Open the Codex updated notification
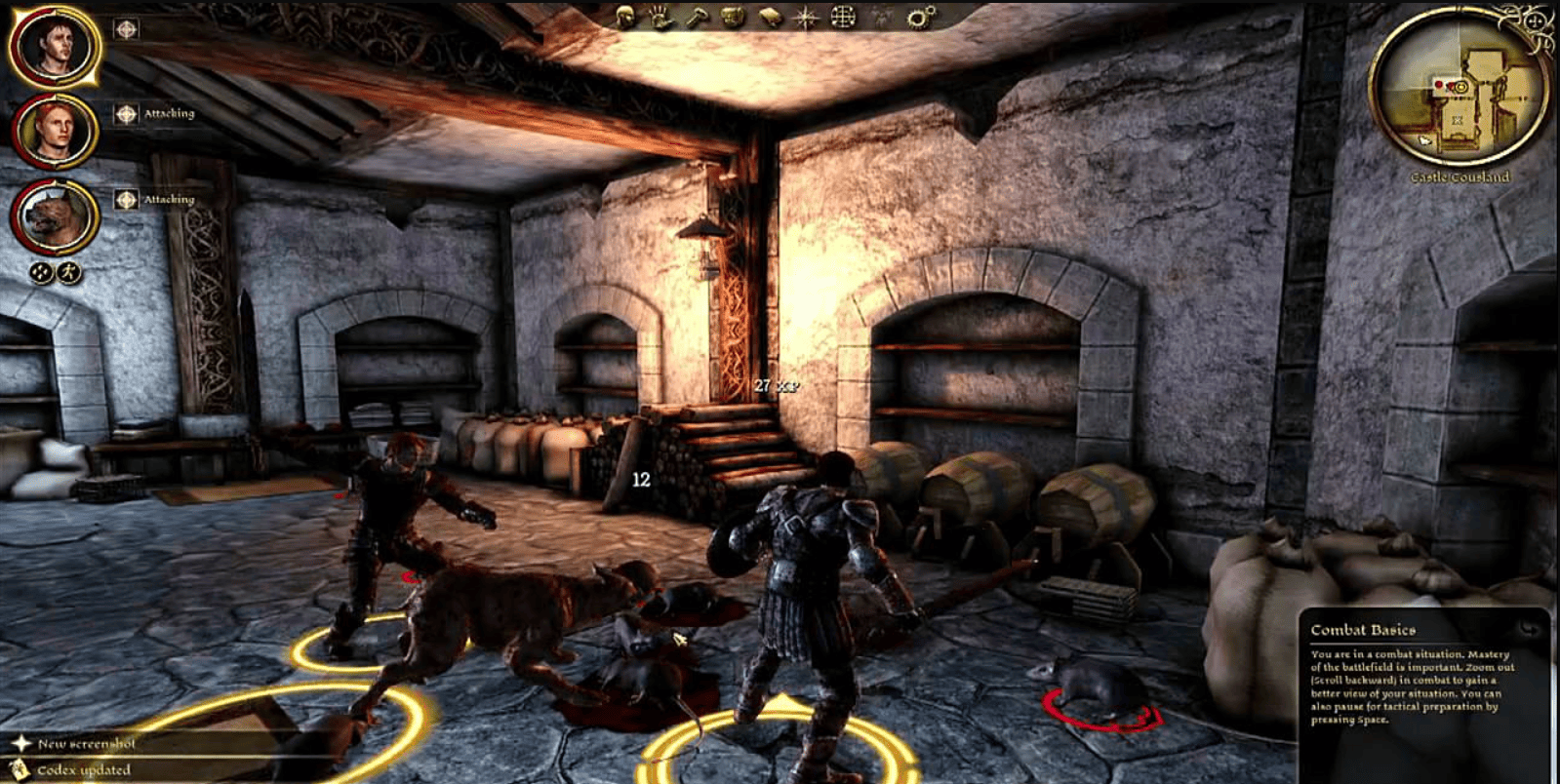1560x784 pixels. pos(82,770)
